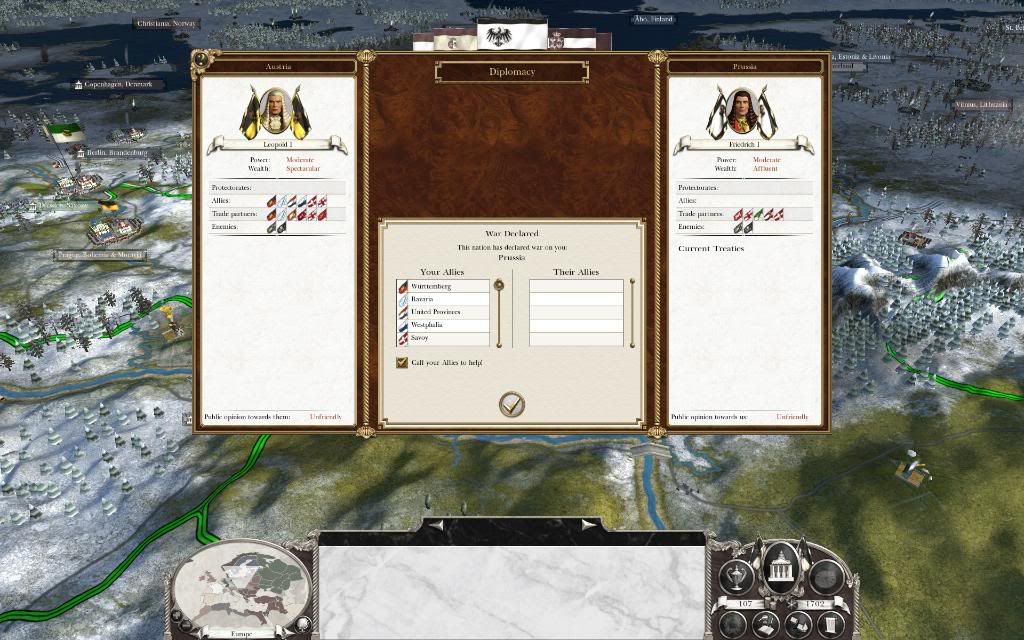Click the right arrow above the marble panel
This screenshot has height=640, width=1024.
pyautogui.click(x=589, y=523)
